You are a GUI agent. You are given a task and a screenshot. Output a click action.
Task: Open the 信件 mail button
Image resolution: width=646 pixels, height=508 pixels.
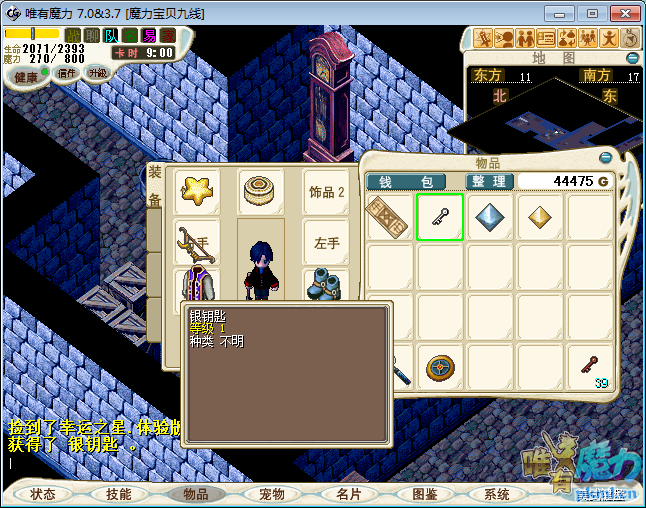coord(67,73)
